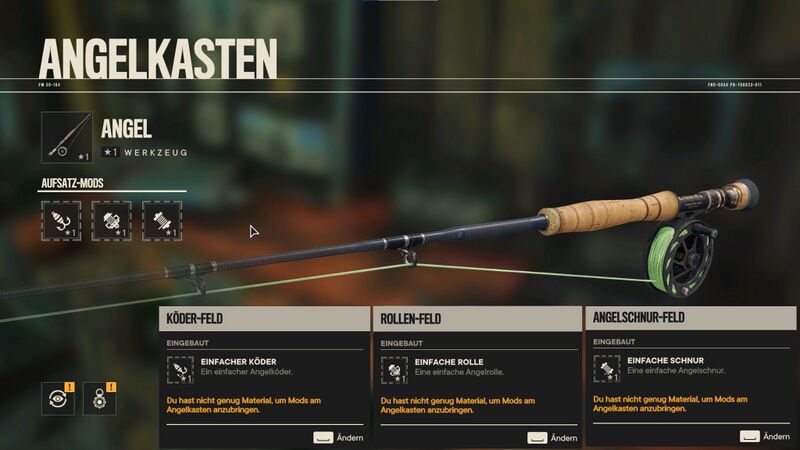Viewport: 800px width, 450px height.
Task: Click Ändern under Köder-Feld
Action: coord(337,437)
